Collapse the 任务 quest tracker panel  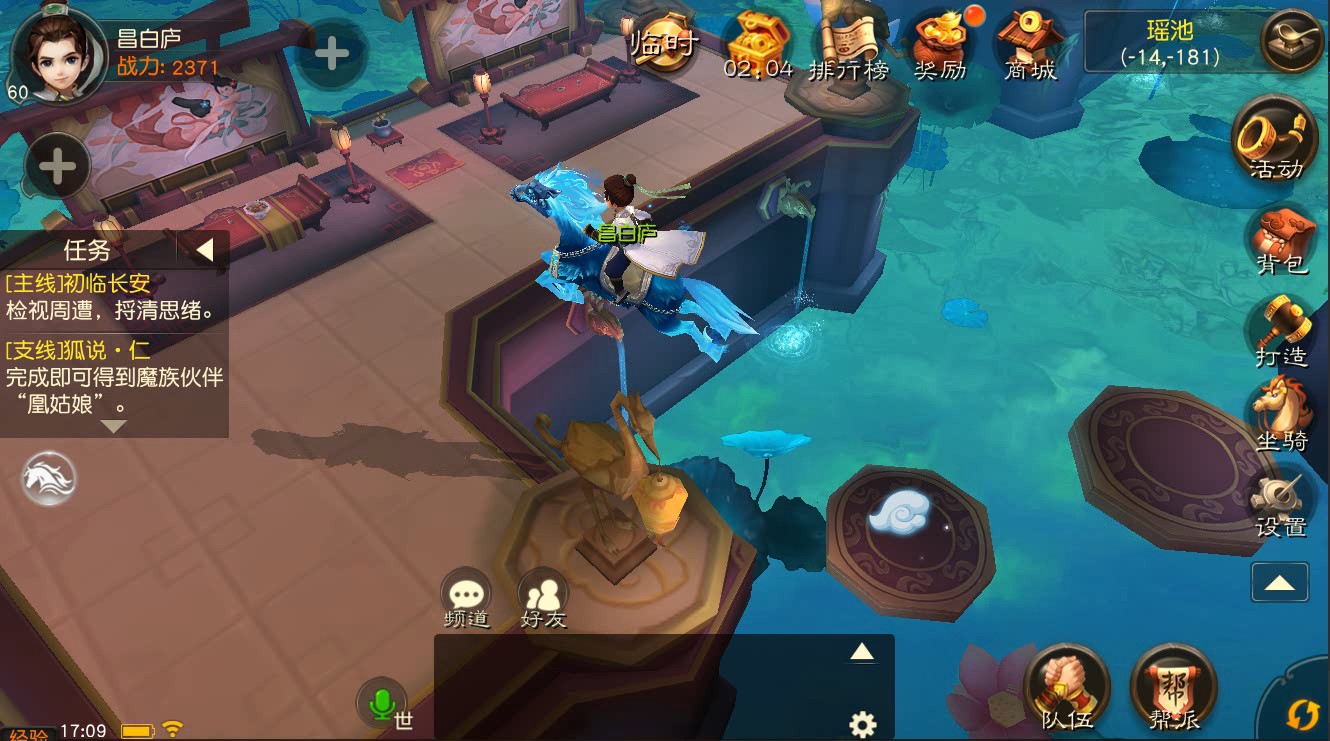pos(204,249)
